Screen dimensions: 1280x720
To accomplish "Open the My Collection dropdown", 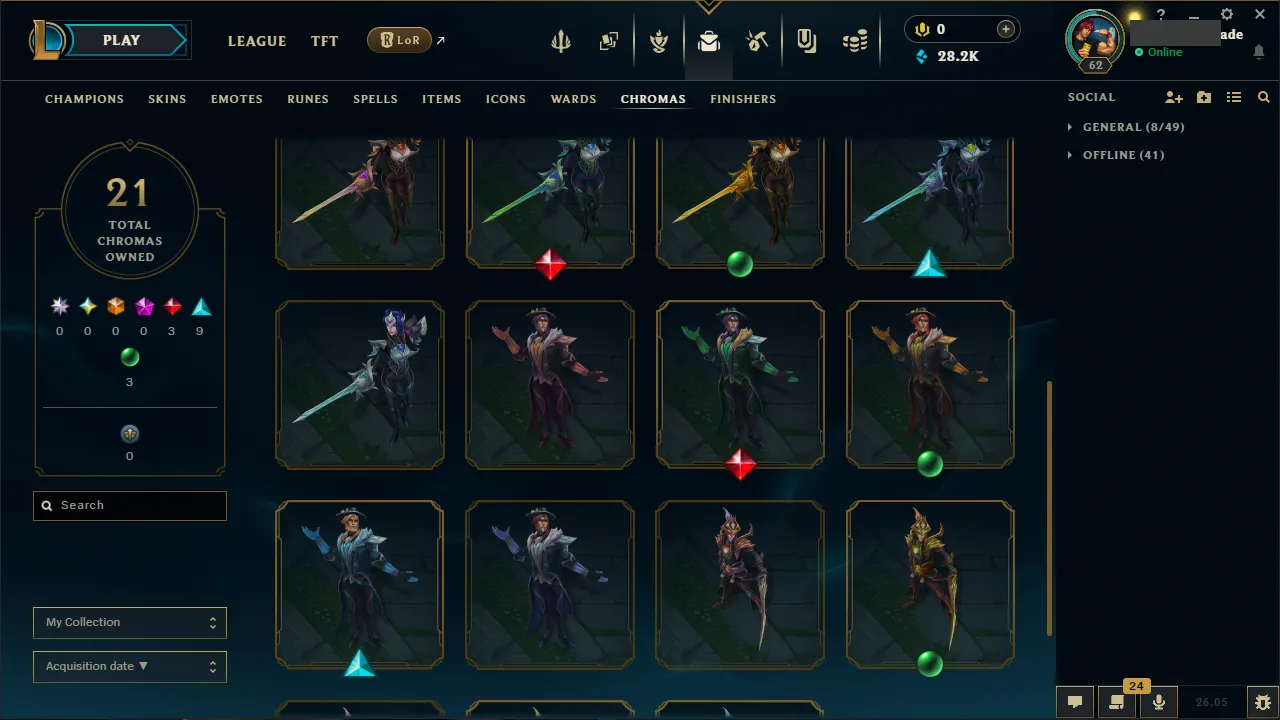I will coord(129,622).
